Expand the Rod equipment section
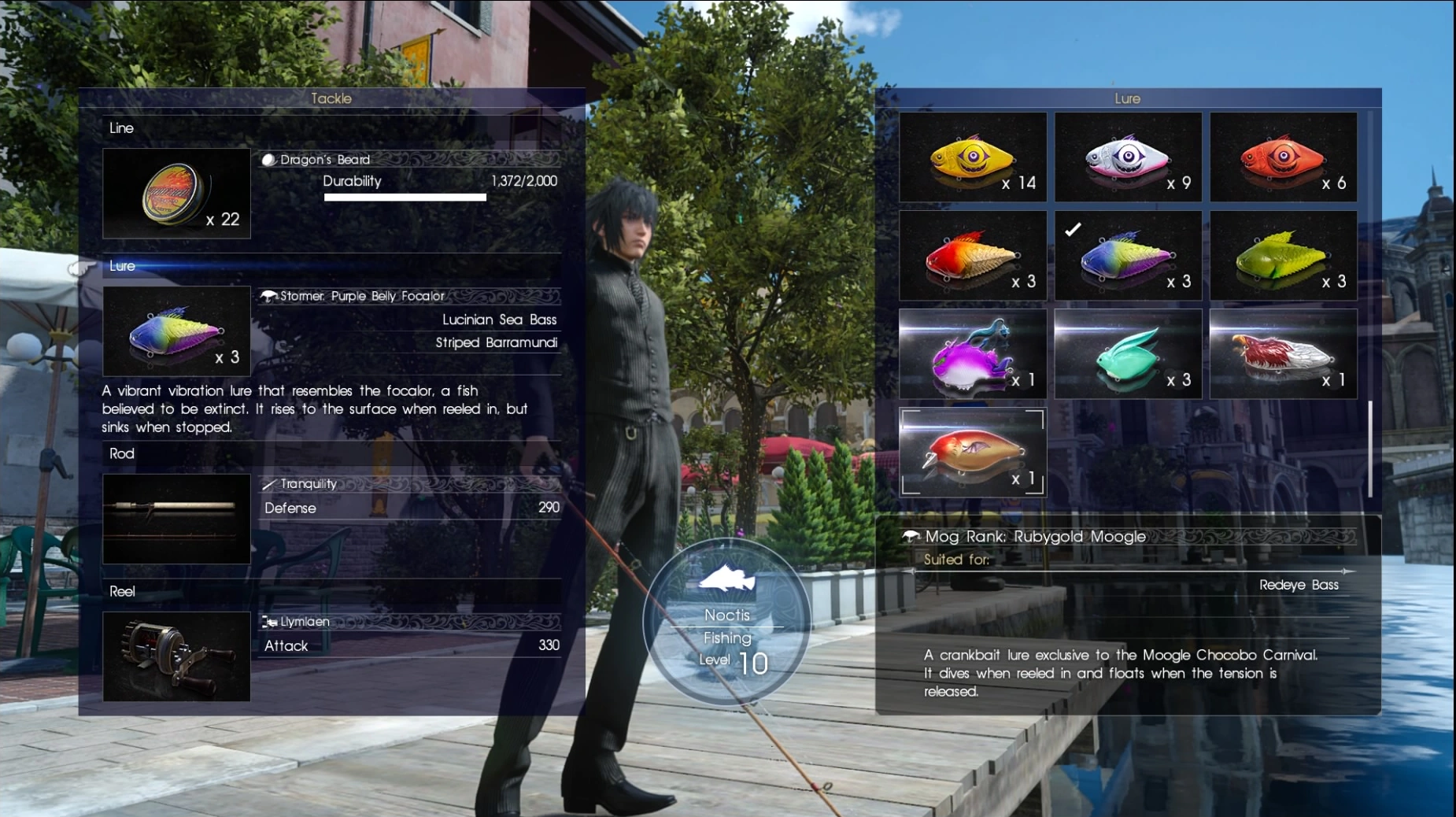 (120, 453)
